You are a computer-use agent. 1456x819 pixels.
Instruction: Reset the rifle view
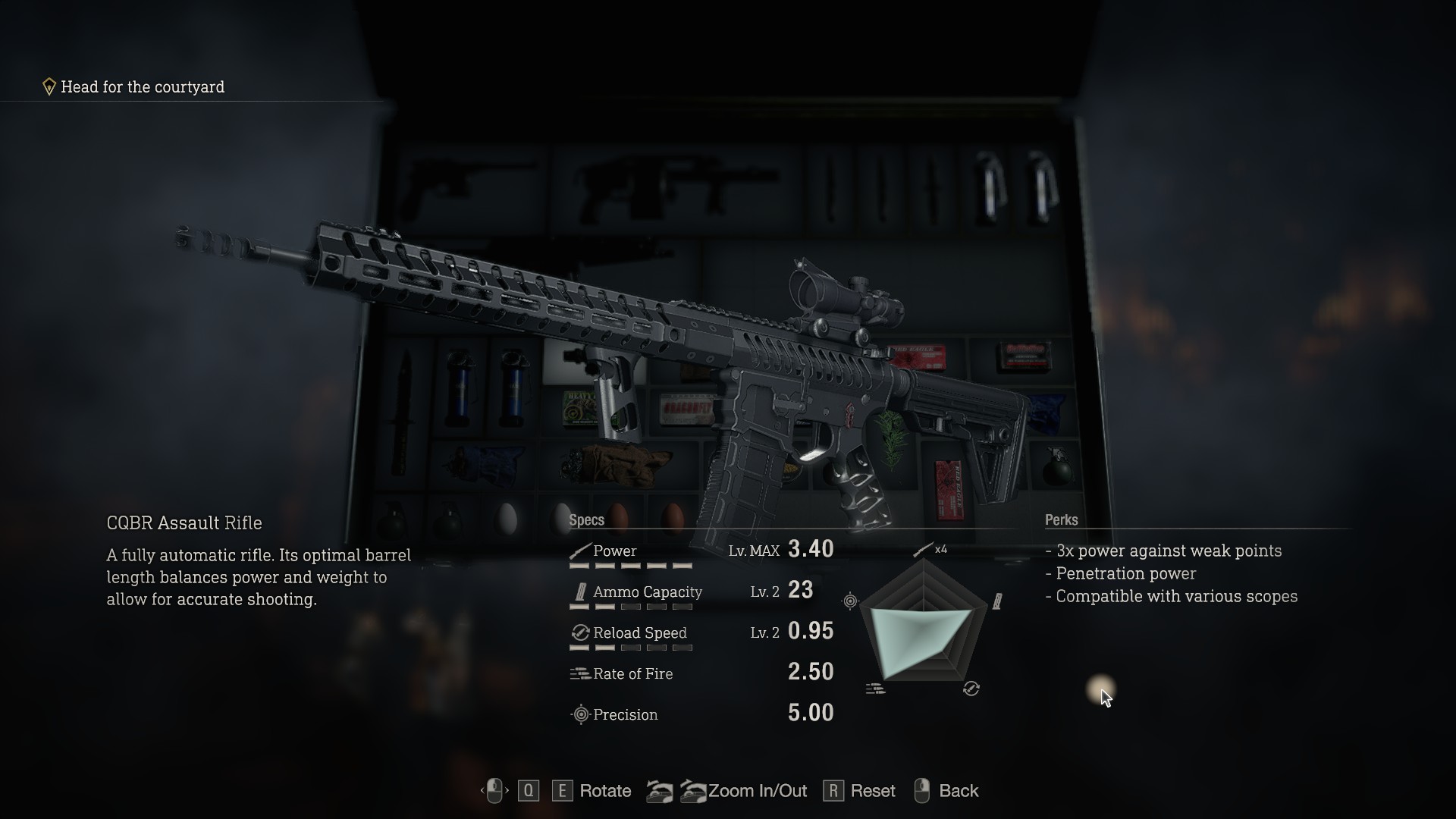872,791
